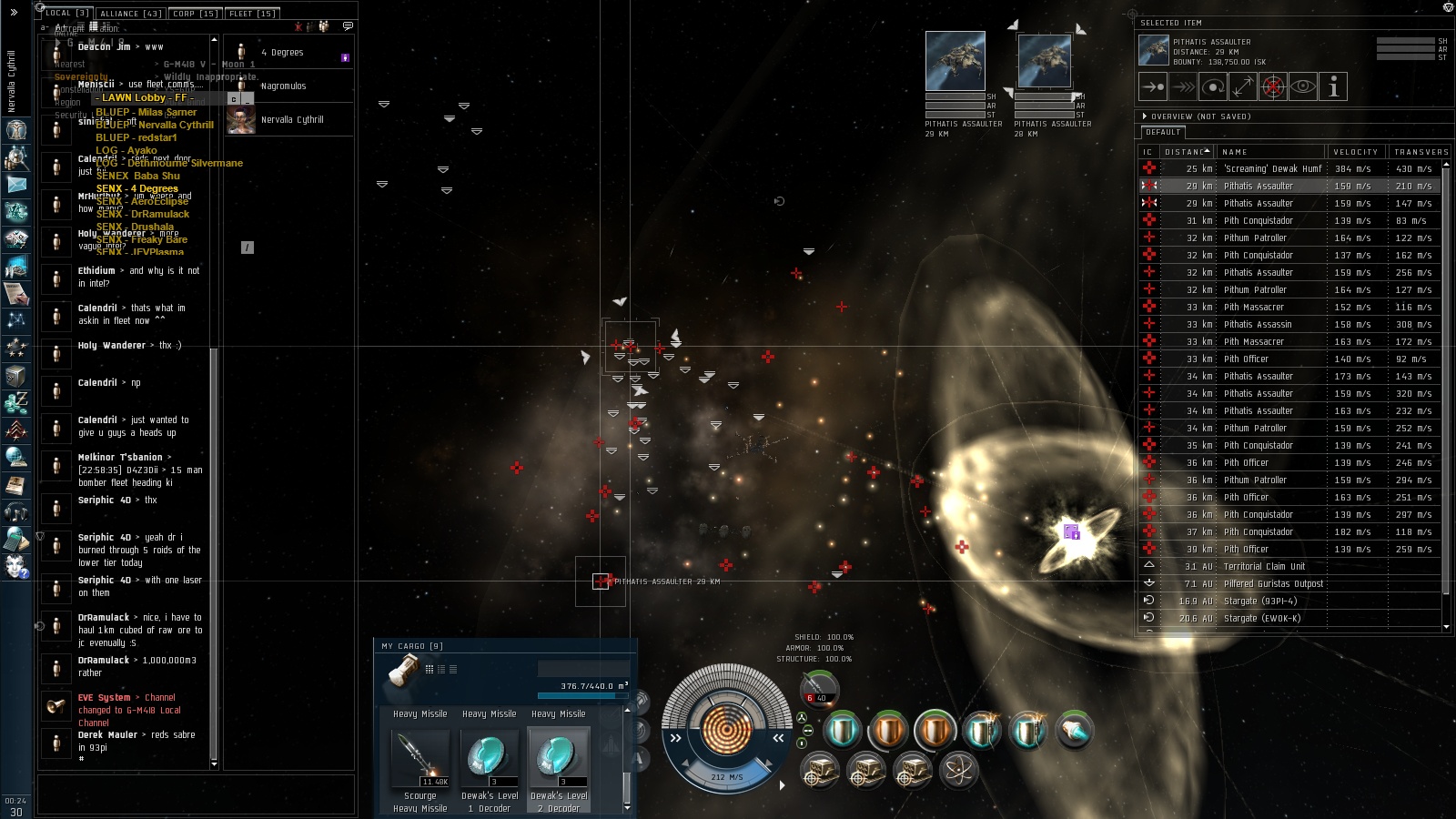Approach the selected Pithatis Assaulter
The width and height of the screenshot is (1456, 819).
pyautogui.click(x=1153, y=87)
